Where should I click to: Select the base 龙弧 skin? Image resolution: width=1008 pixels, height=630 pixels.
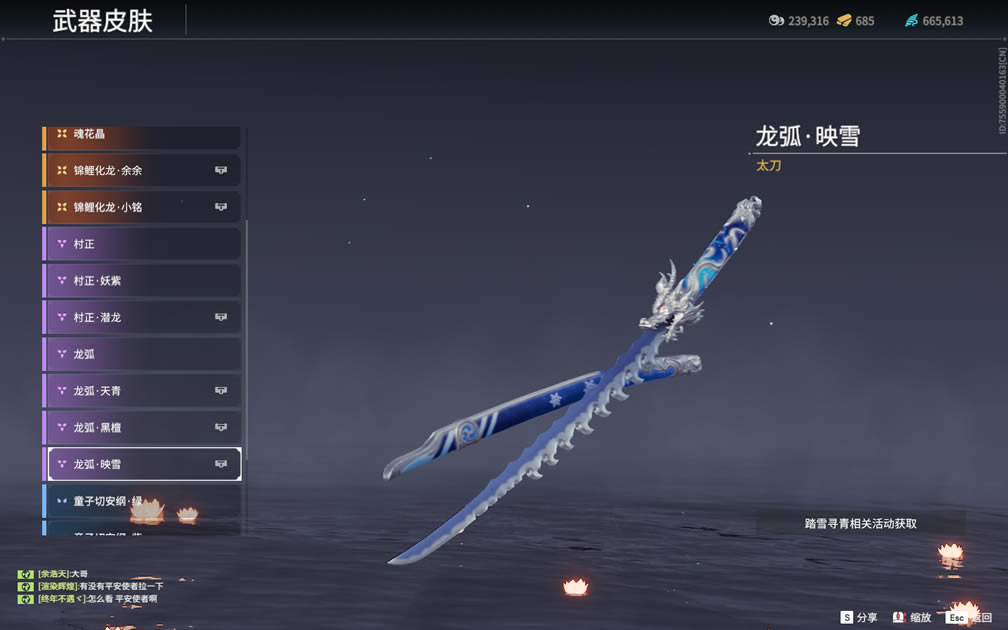(142, 354)
